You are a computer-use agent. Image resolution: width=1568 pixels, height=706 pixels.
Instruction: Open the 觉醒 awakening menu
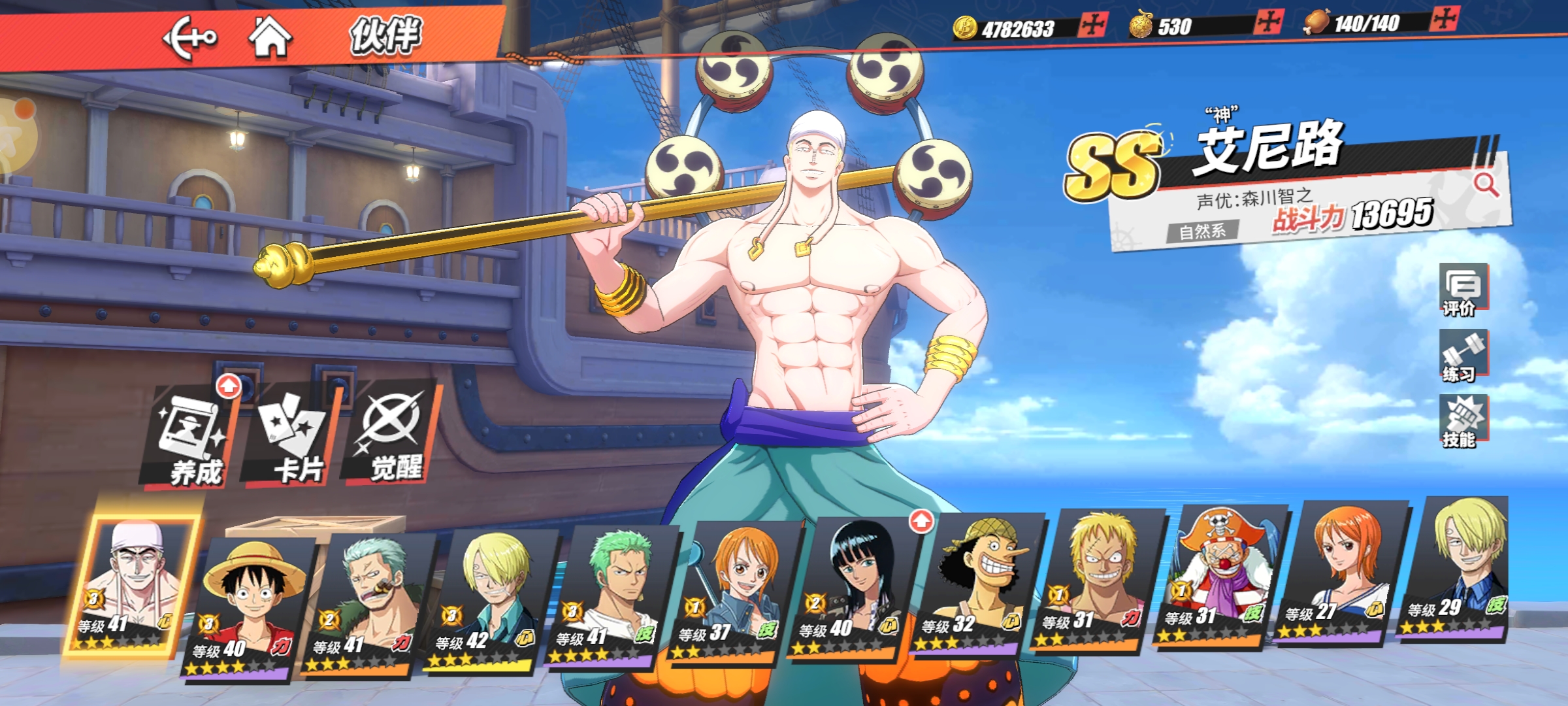pos(393,435)
